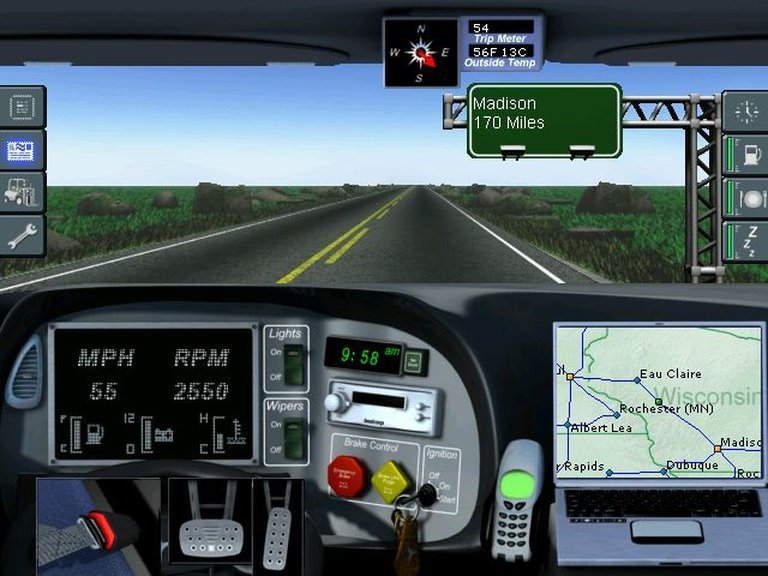
Task: Choose the Zzz sleep icon
Action: 746,241
